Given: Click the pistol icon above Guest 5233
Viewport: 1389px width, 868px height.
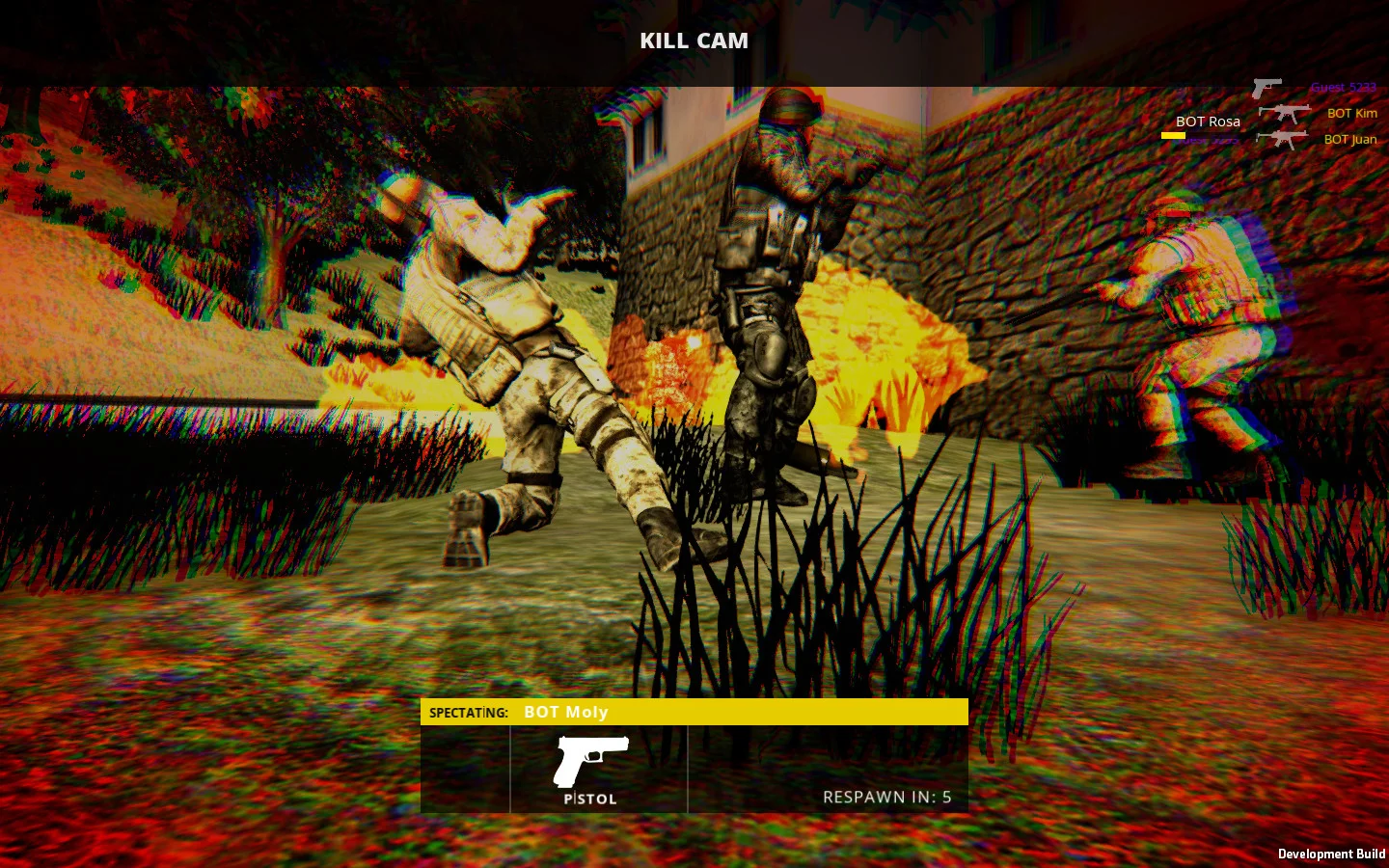Looking at the screenshot, I should click(x=1266, y=87).
